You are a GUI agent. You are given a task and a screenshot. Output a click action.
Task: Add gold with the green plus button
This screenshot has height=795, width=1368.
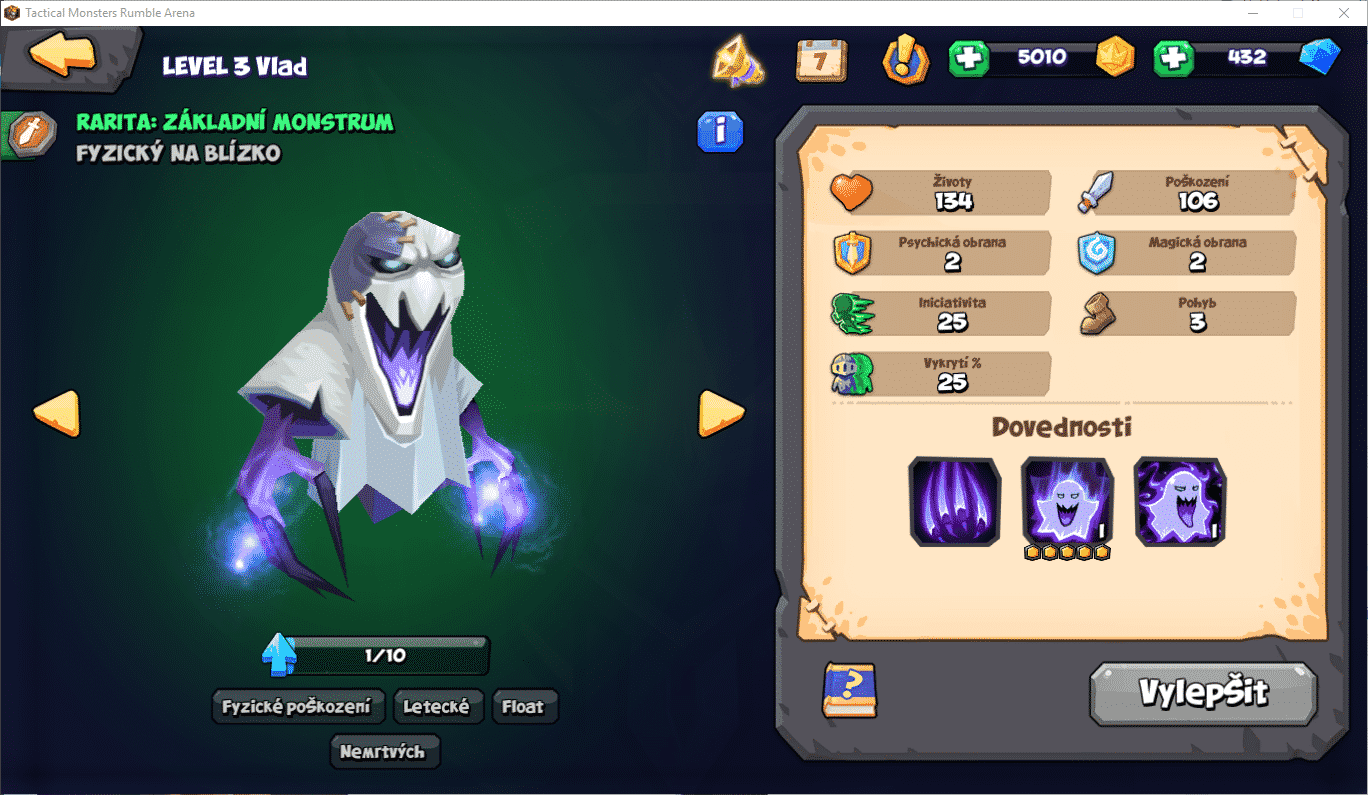[968, 58]
